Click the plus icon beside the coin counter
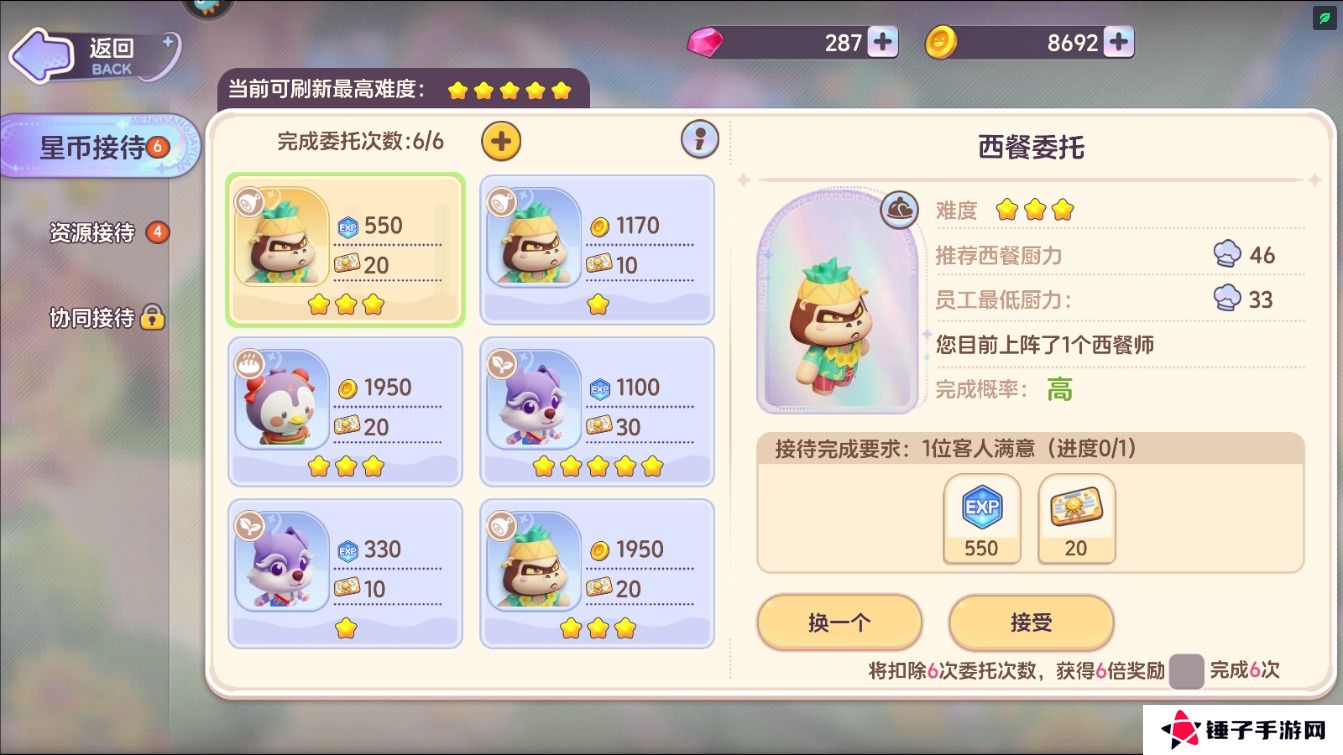The image size is (1343, 755). click(x=1116, y=42)
